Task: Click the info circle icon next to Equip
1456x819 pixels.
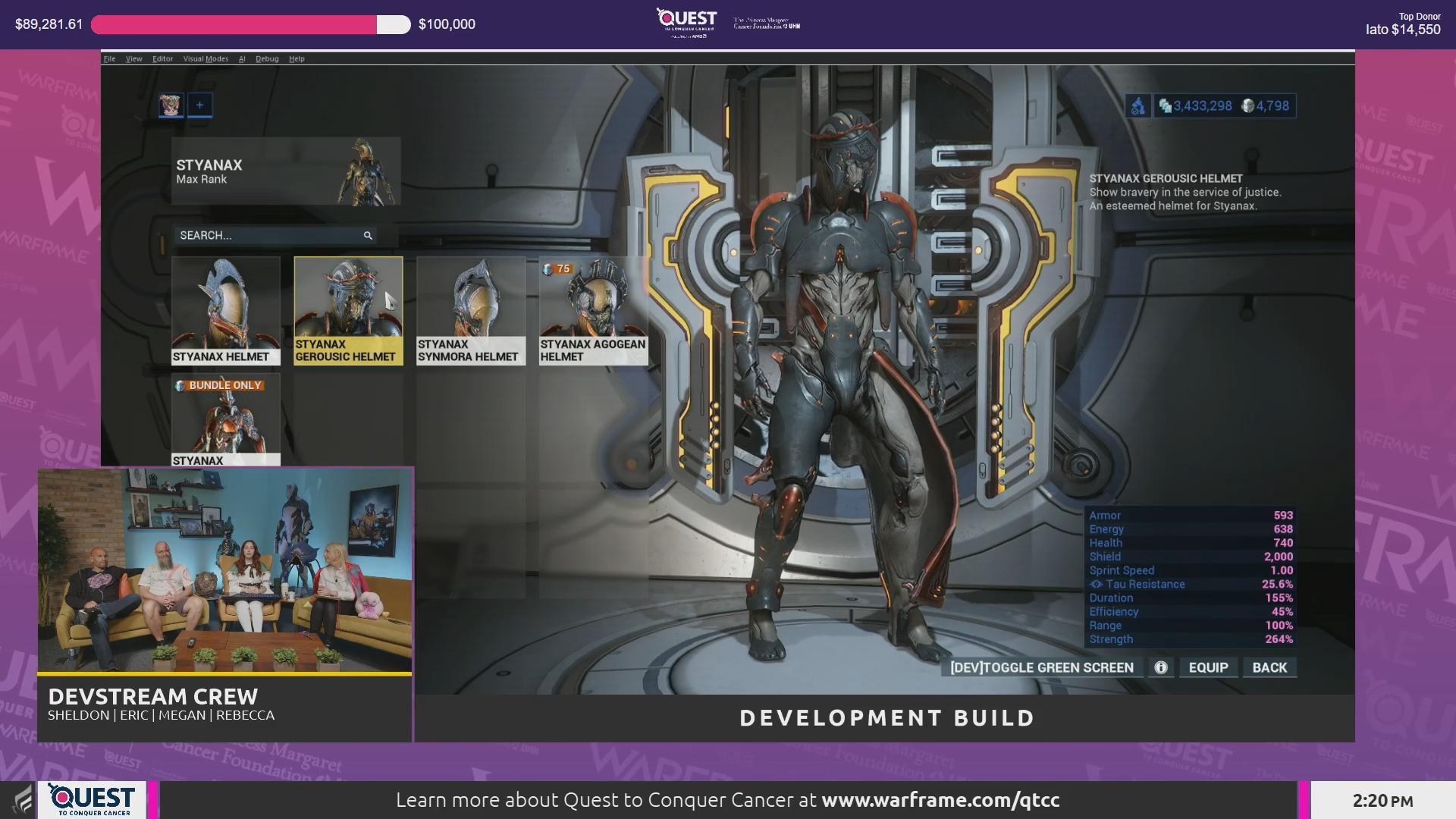Action: [x=1159, y=667]
